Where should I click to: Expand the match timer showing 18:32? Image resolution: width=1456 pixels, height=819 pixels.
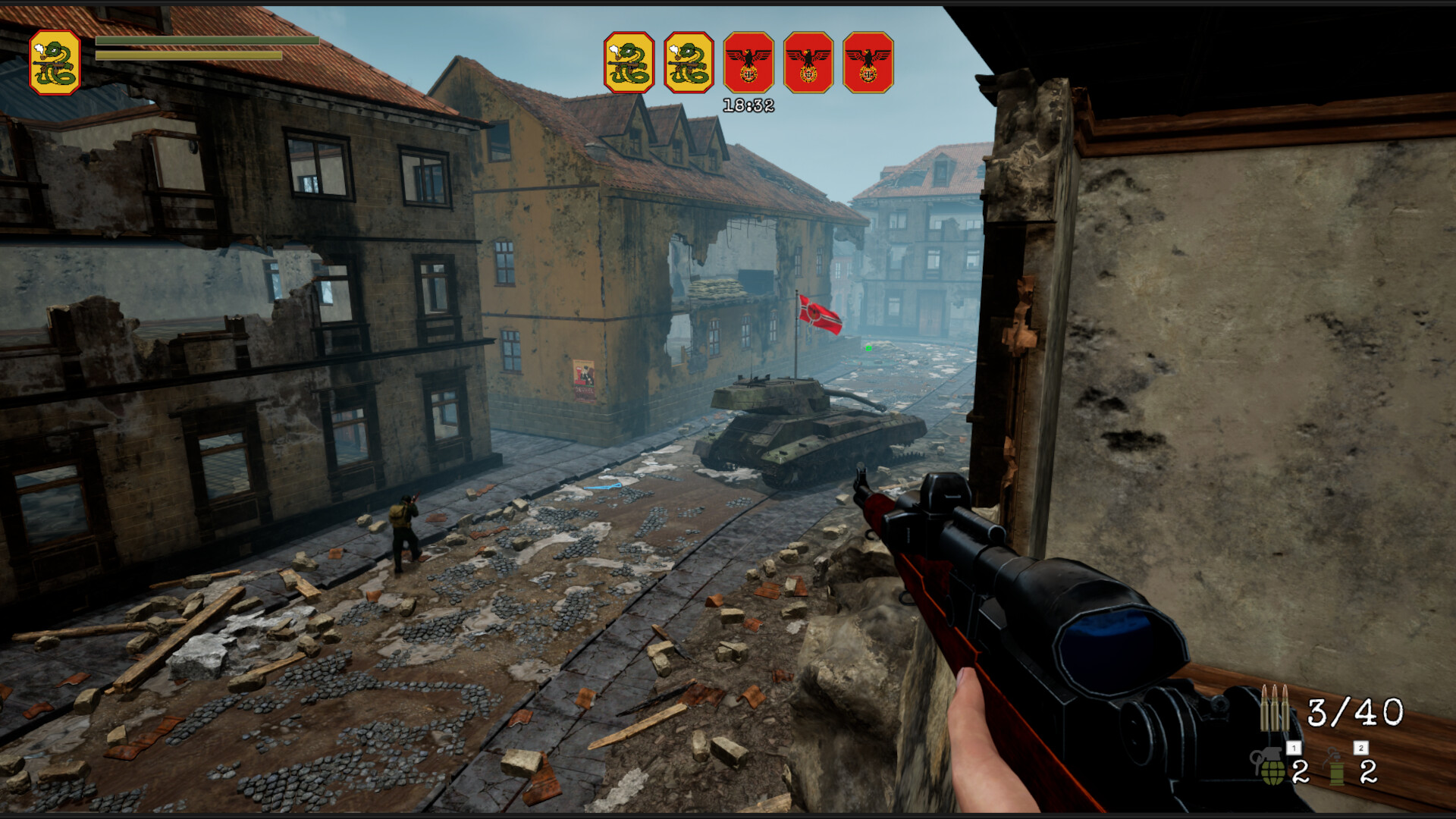(747, 103)
